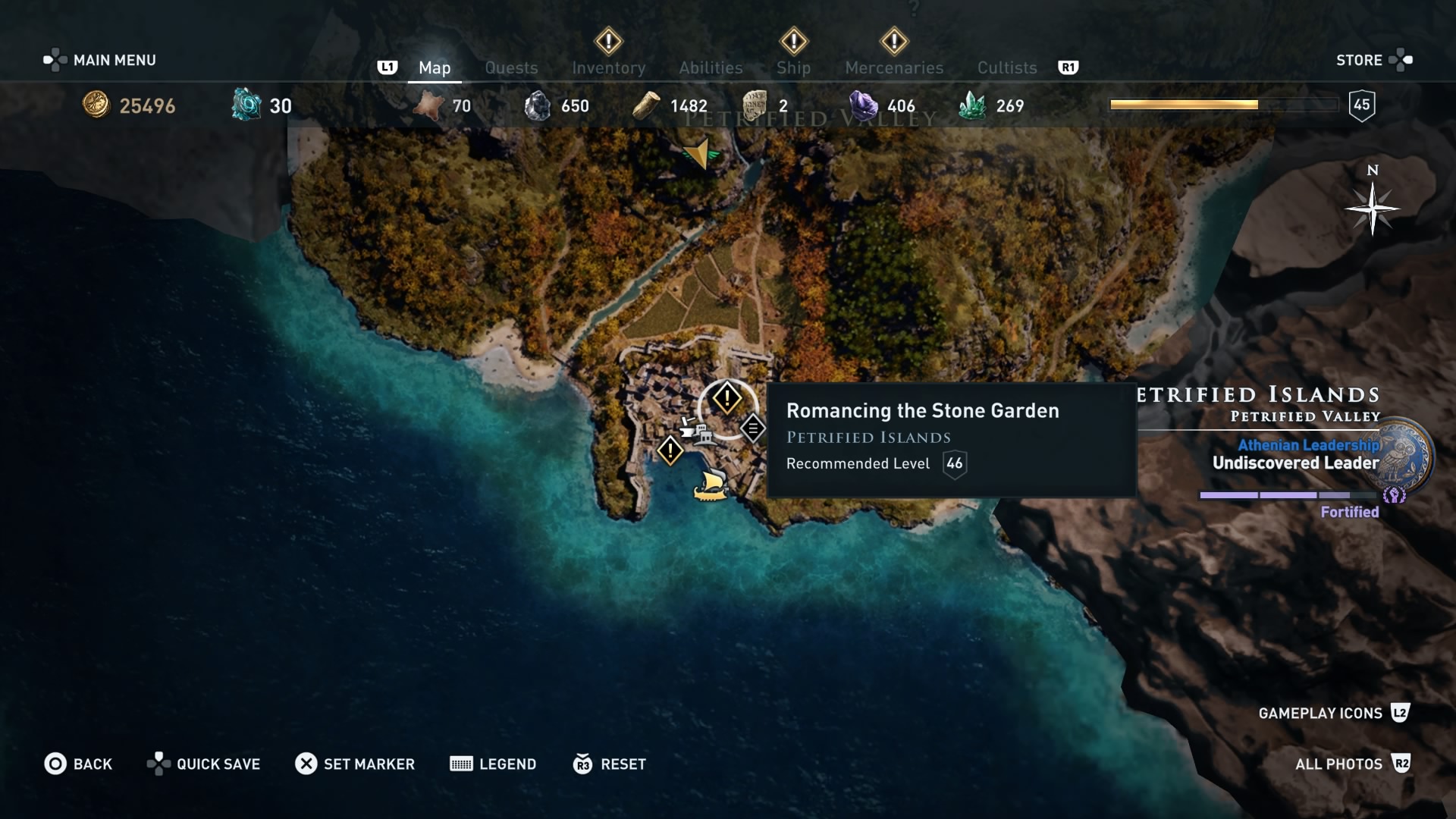
Task: Select the Map tab
Action: [435, 67]
